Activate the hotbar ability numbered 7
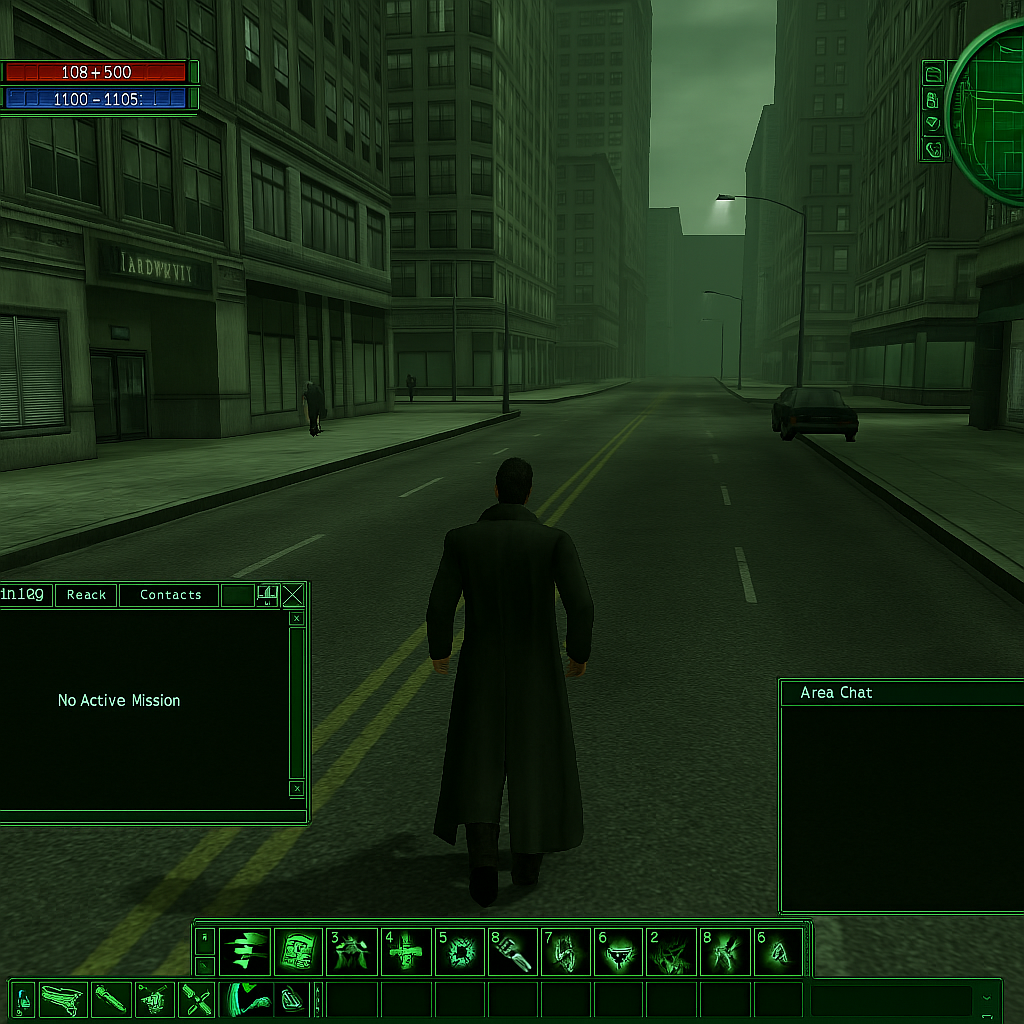This screenshot has width=1024, height=1024. (x=566, y=952)
